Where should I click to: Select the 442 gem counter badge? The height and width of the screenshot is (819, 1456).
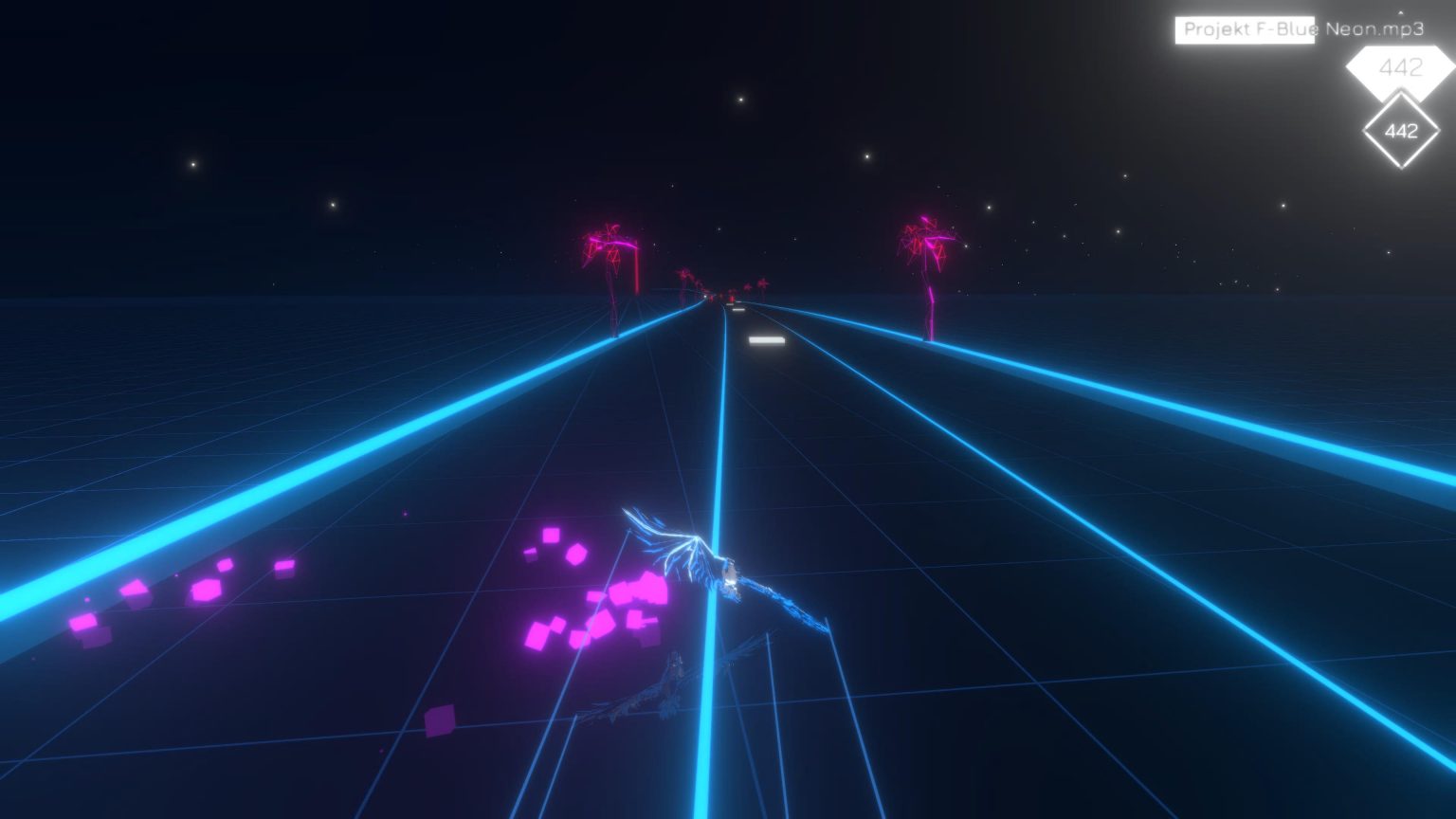1403,66
